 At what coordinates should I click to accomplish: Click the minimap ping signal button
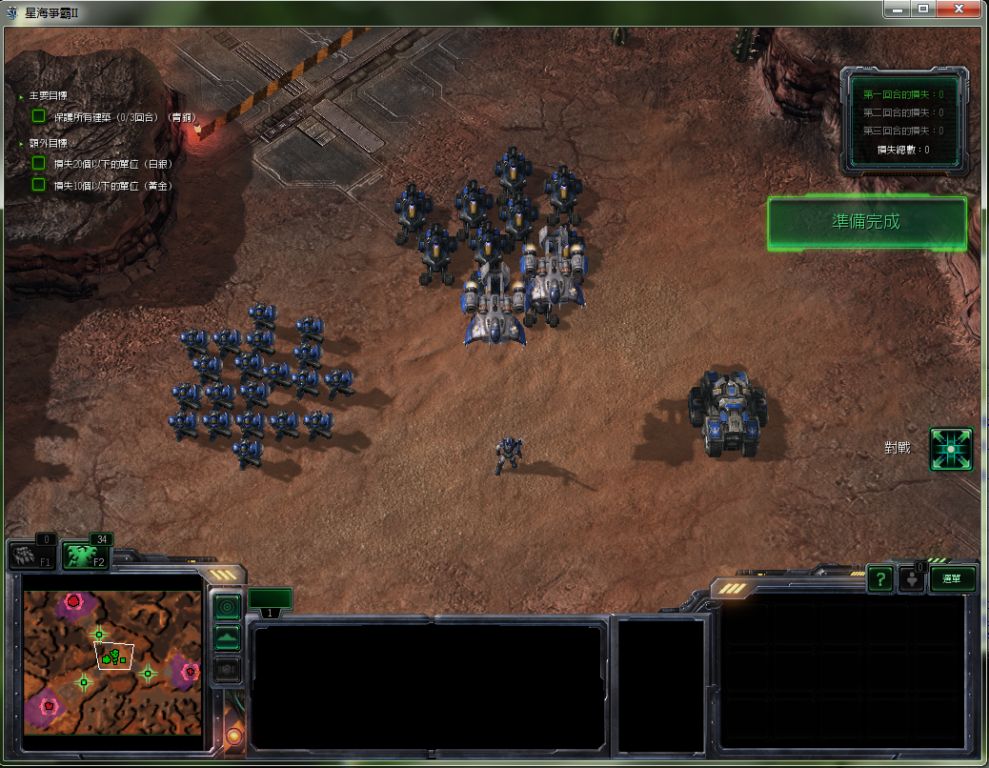(228, 606)
